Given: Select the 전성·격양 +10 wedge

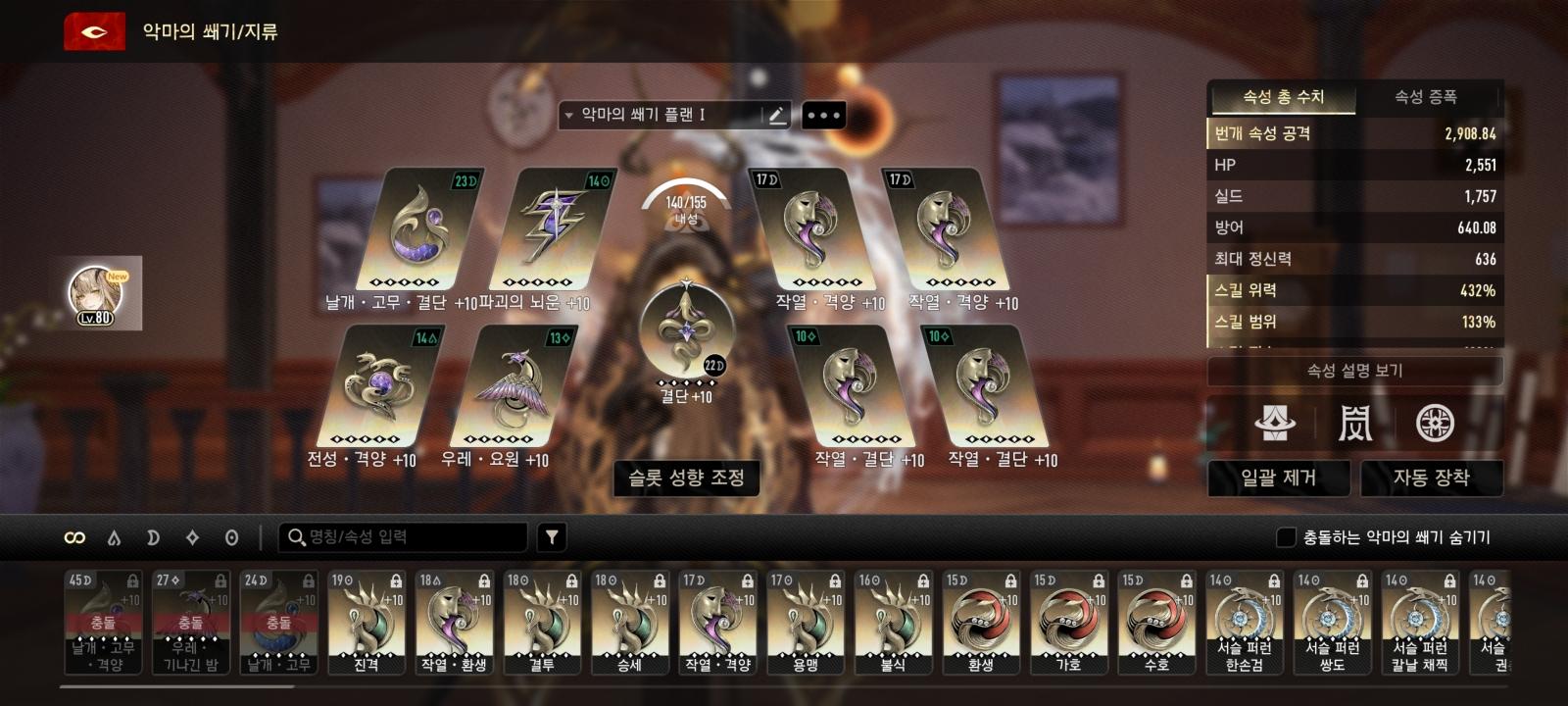Looking at the screenshot, I should (380, 387).
